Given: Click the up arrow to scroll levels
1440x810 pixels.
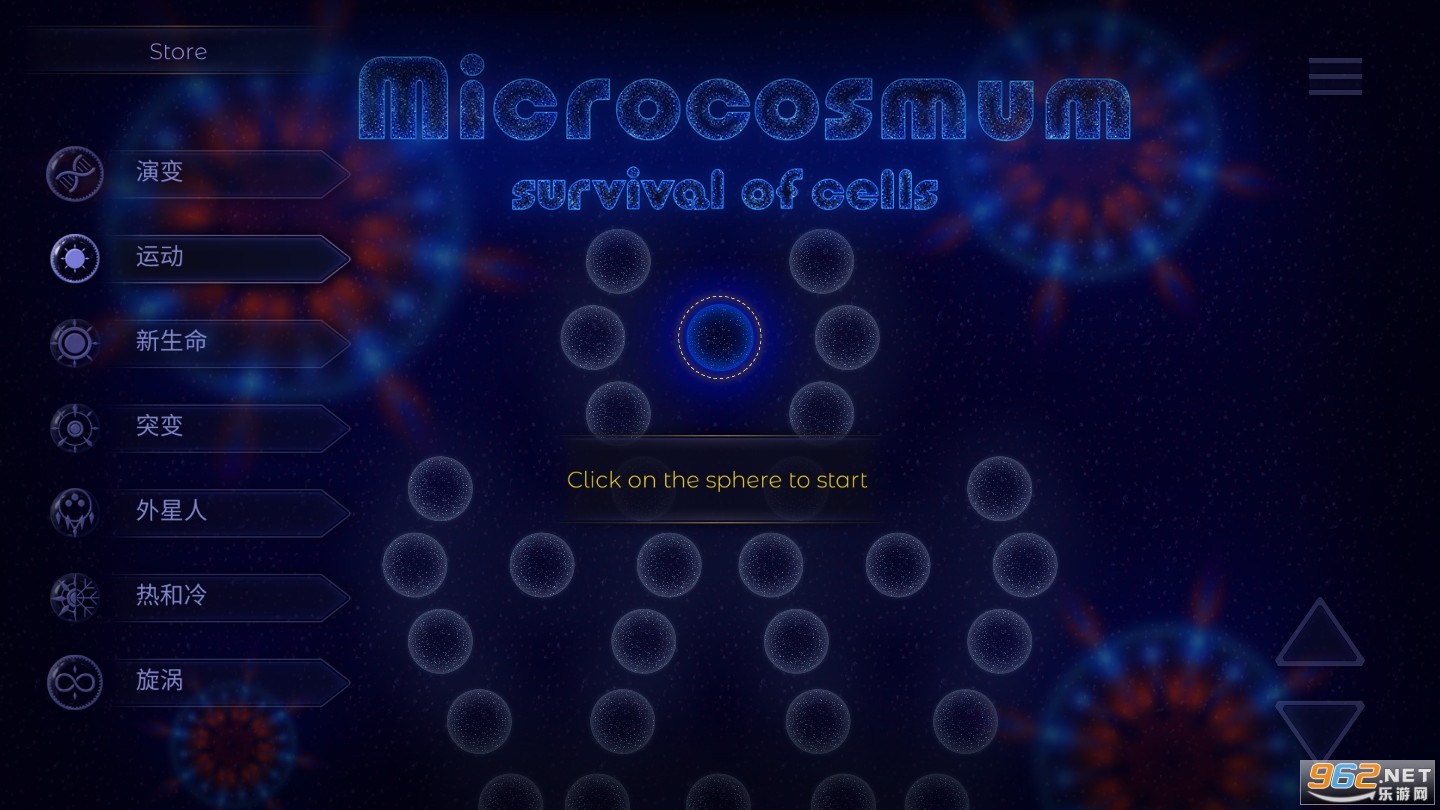Looking at the screenshot, I should click(x=1320, y=633).
